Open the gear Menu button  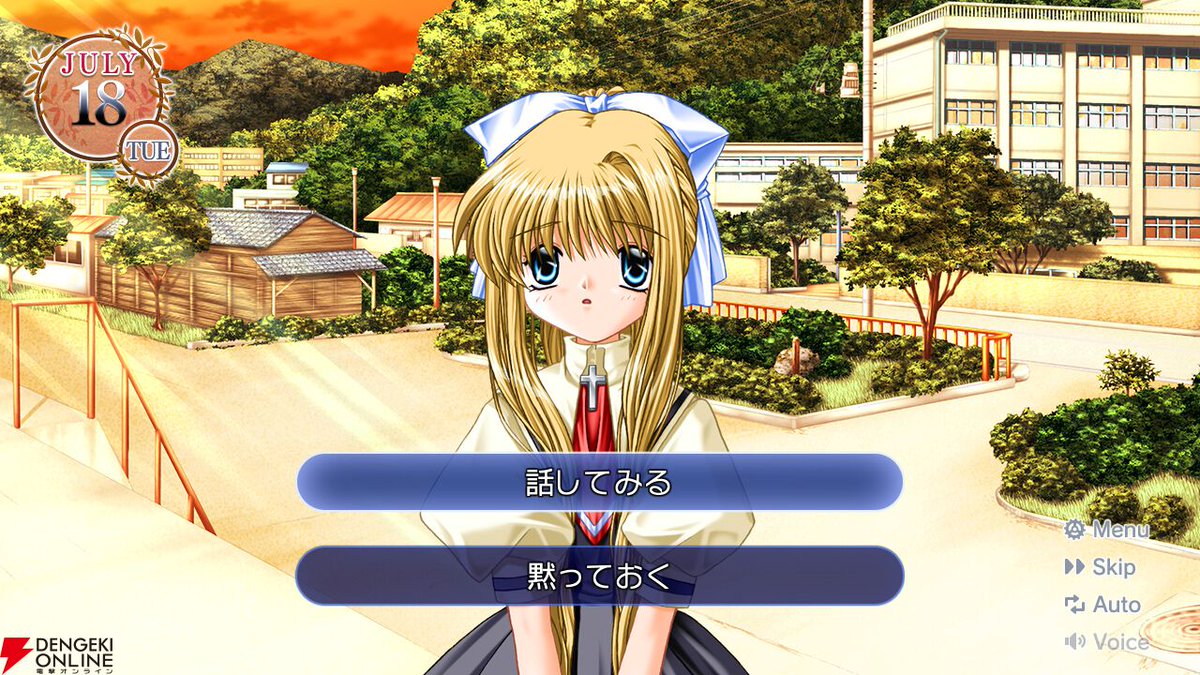(x=1106, y=530)
